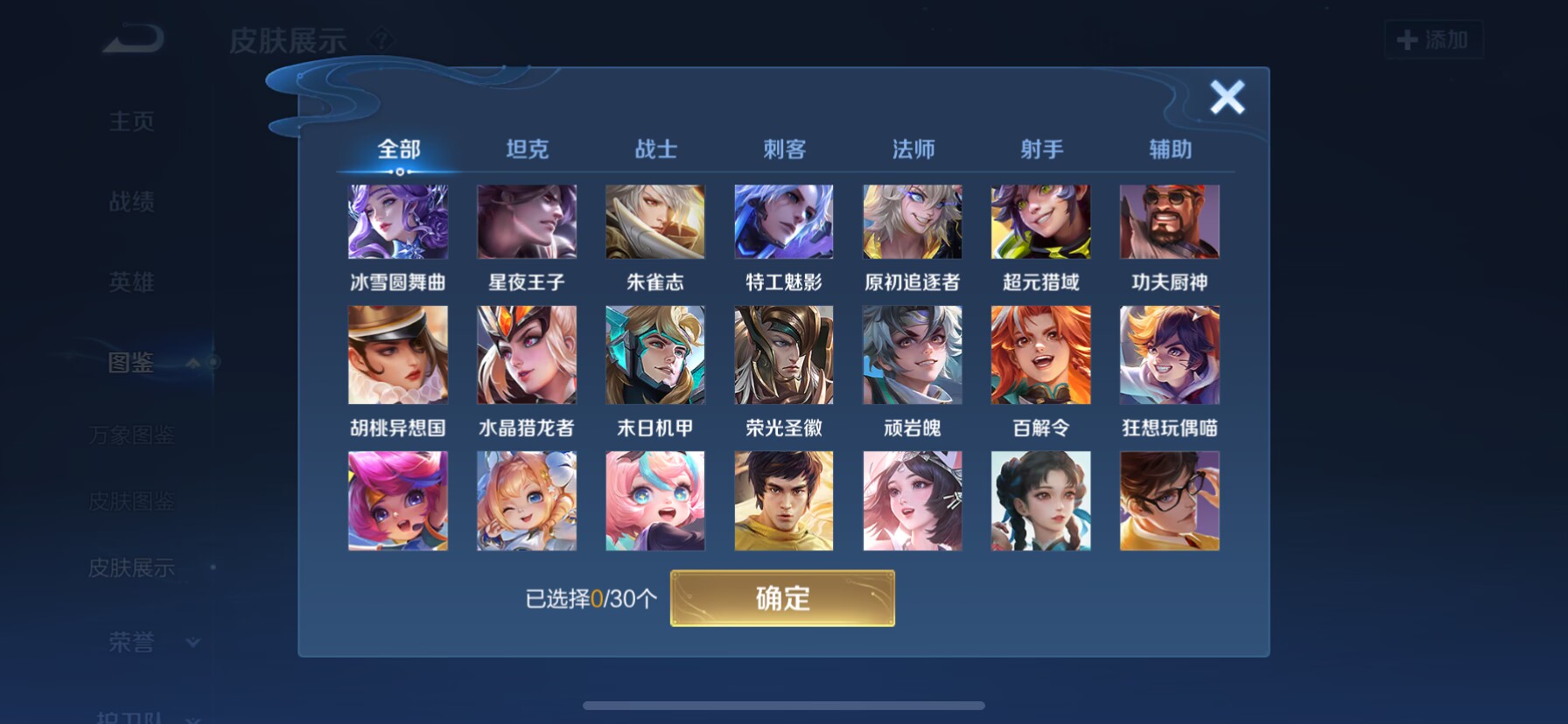Screen dimensions: 1568x724
Task: Switch to the 坦克 tab
Action: (526, 150)
